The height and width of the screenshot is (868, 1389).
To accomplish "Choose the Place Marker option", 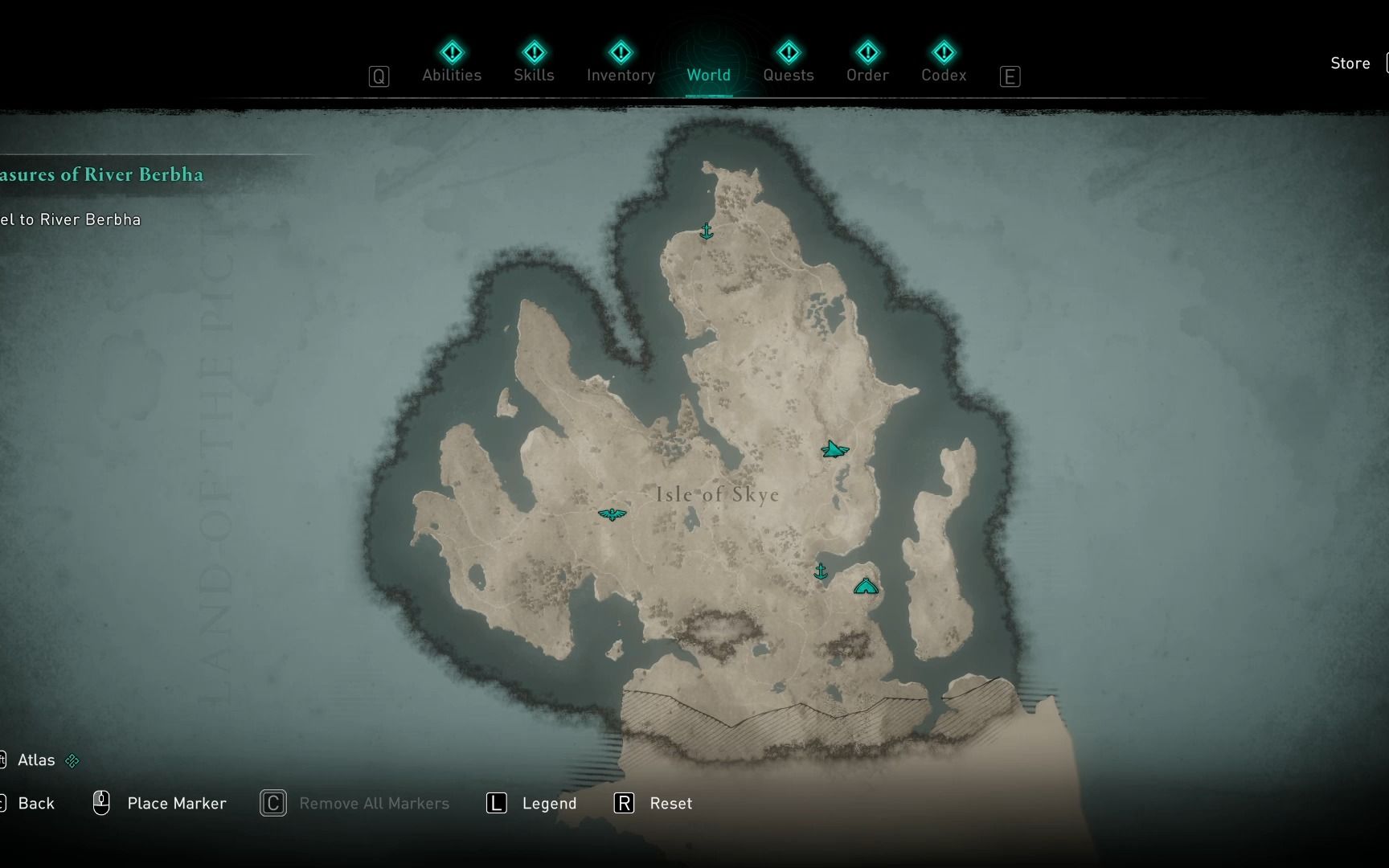I will coord(176,804).
